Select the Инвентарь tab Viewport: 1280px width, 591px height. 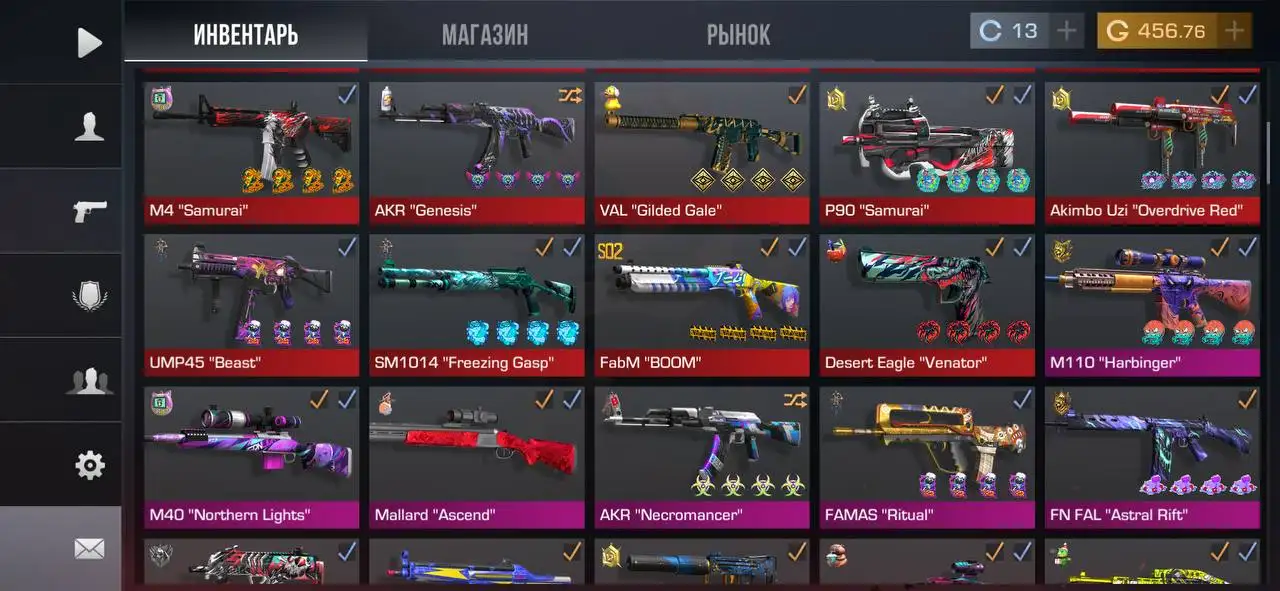246,35
